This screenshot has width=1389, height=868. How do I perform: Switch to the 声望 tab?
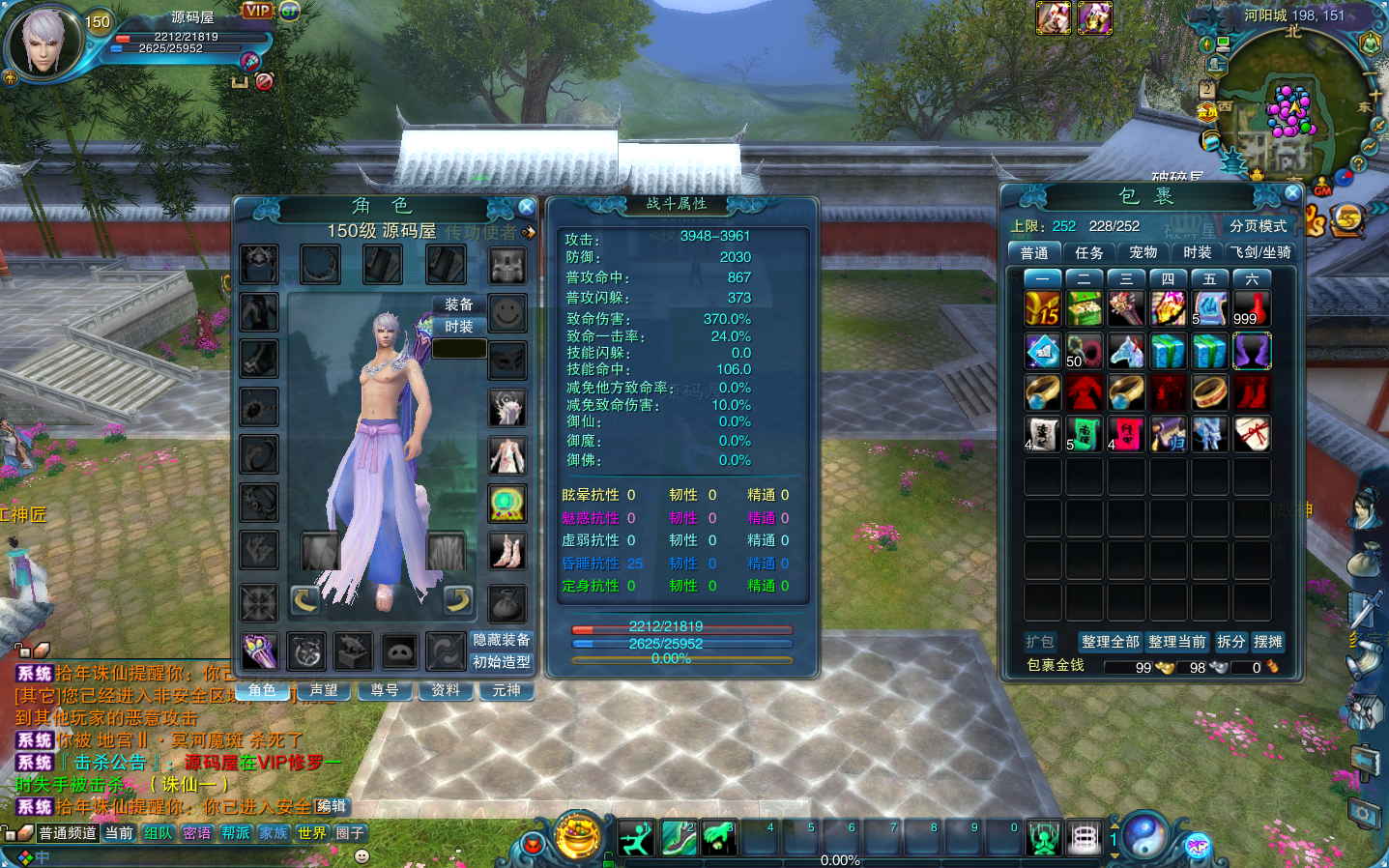[324, 690]
